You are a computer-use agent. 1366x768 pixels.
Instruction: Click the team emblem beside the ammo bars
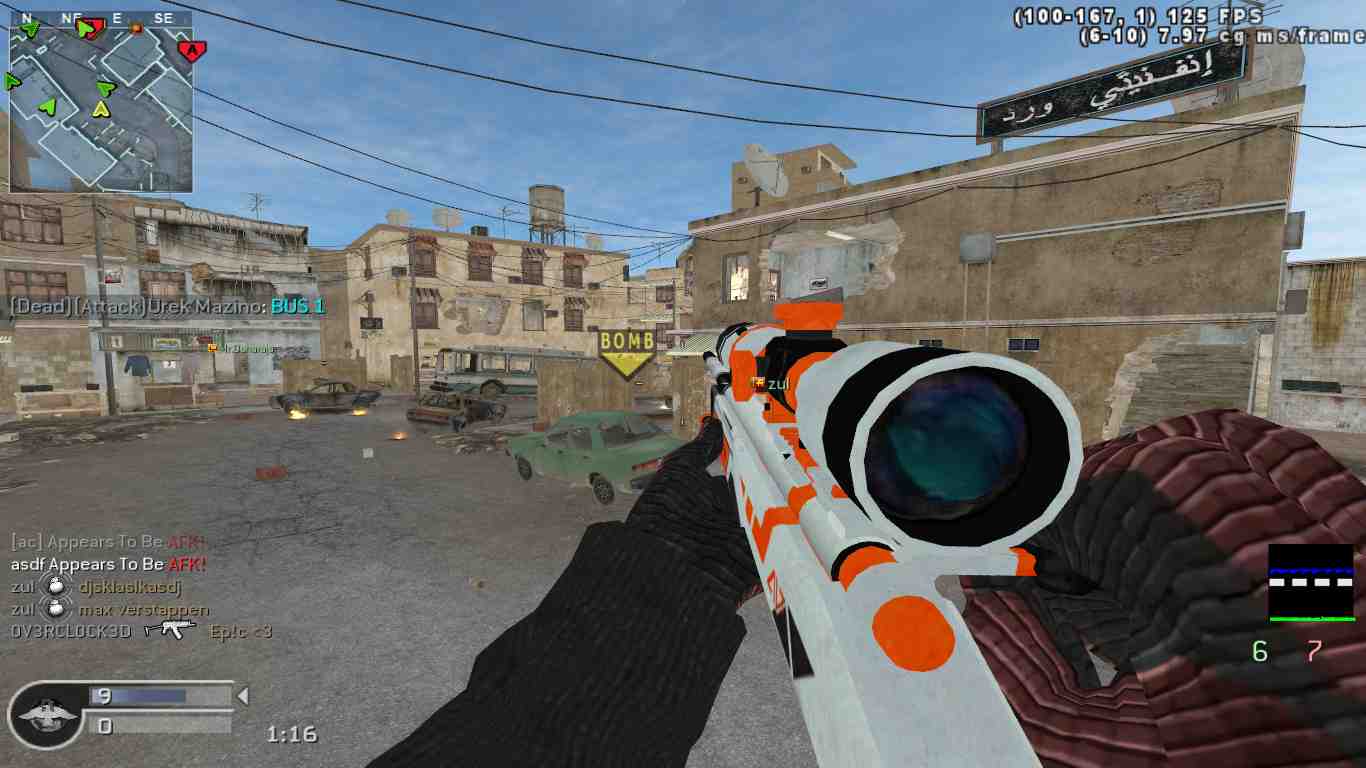tap(44, 713)
